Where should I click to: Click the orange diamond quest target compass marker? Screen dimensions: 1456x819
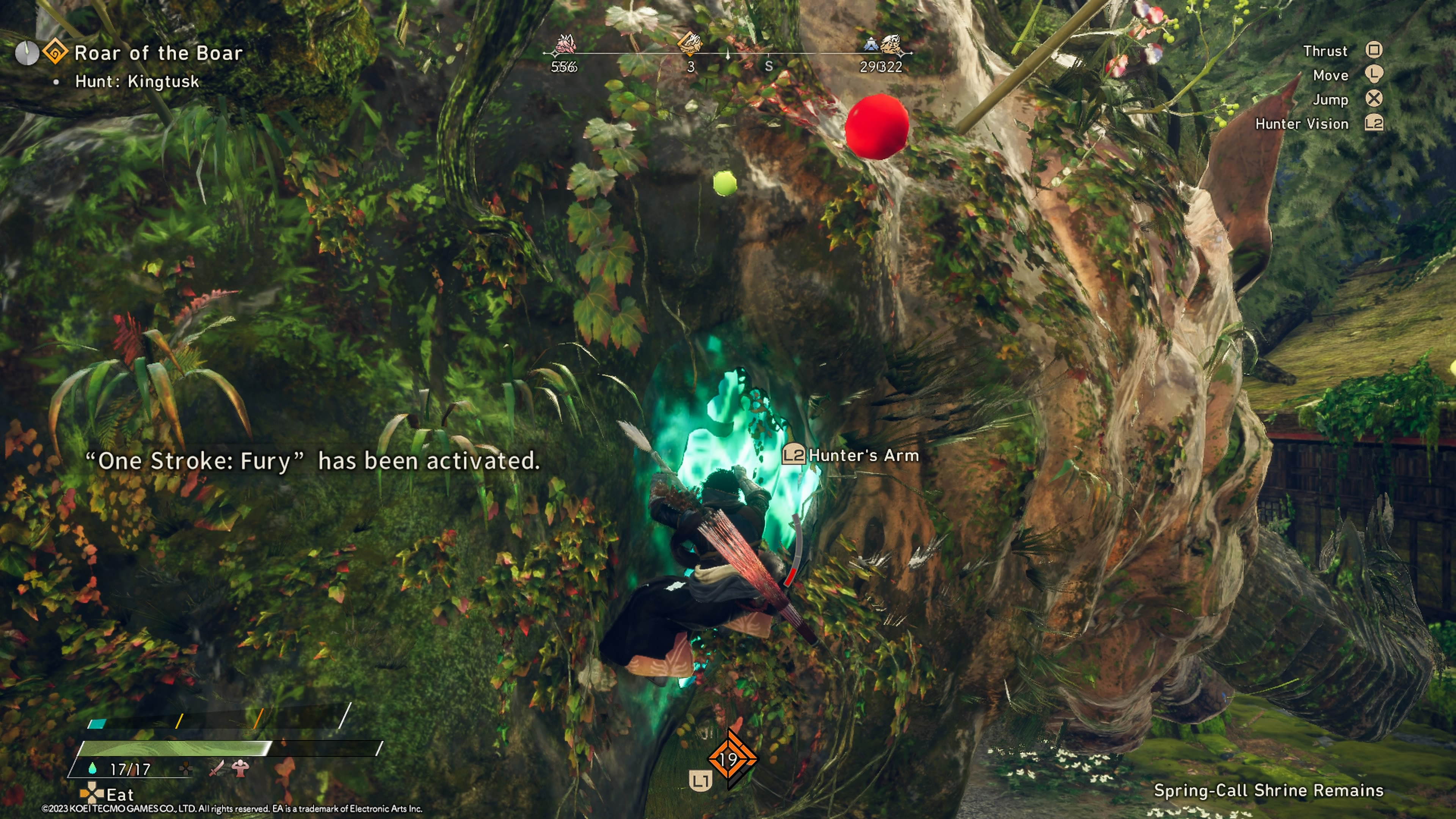[x=690, y=43]
